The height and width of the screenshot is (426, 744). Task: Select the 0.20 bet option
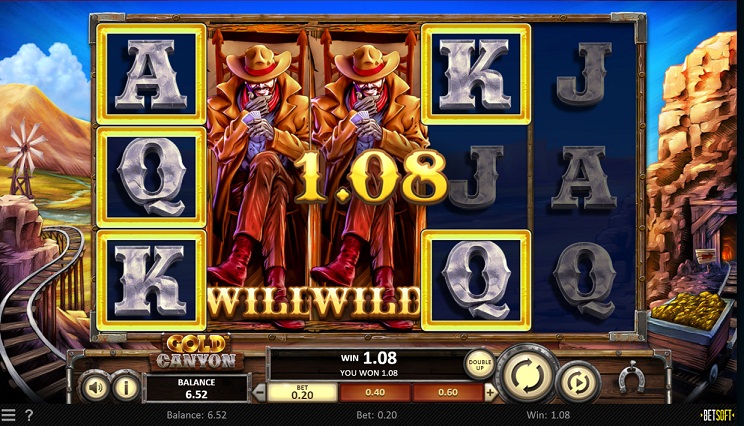303,393
